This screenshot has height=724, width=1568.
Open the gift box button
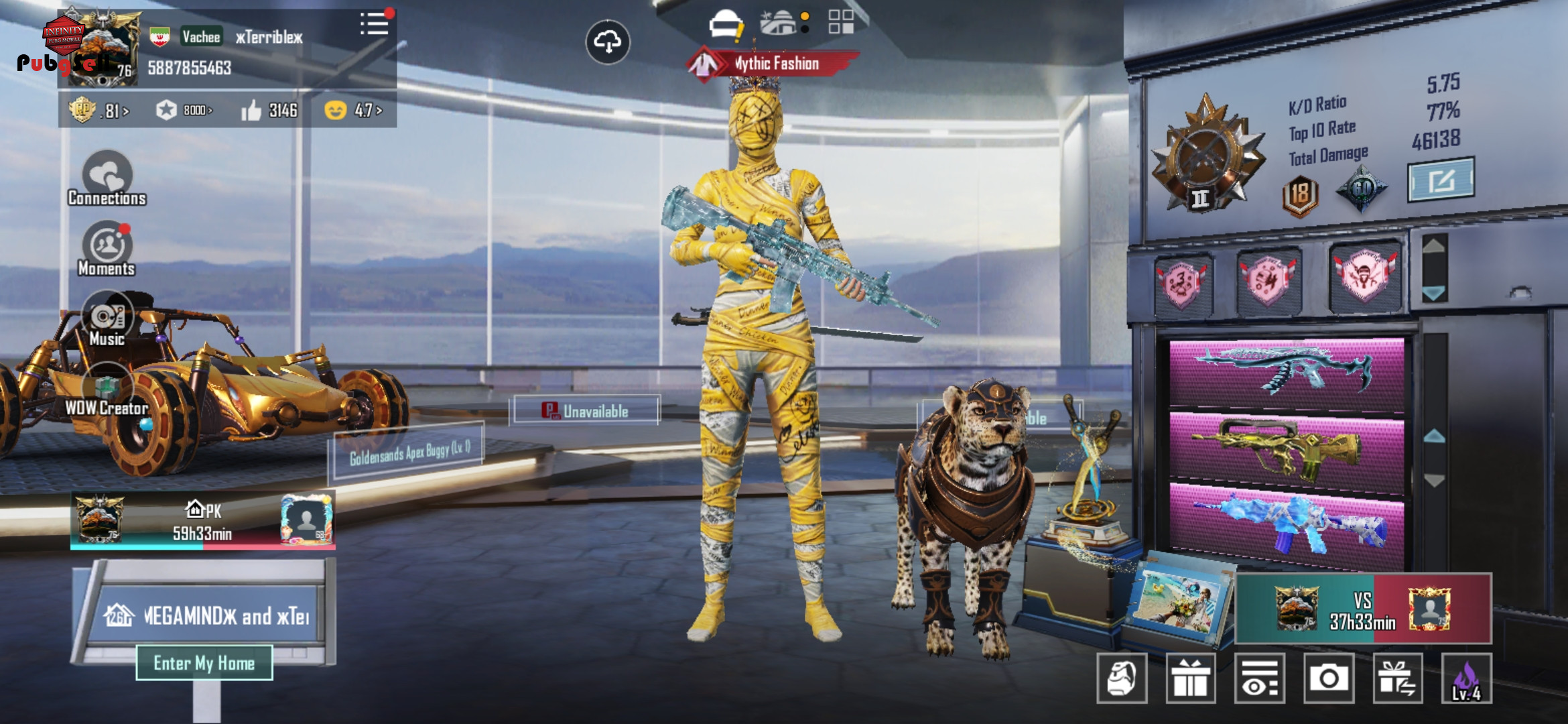point(1191,678)
